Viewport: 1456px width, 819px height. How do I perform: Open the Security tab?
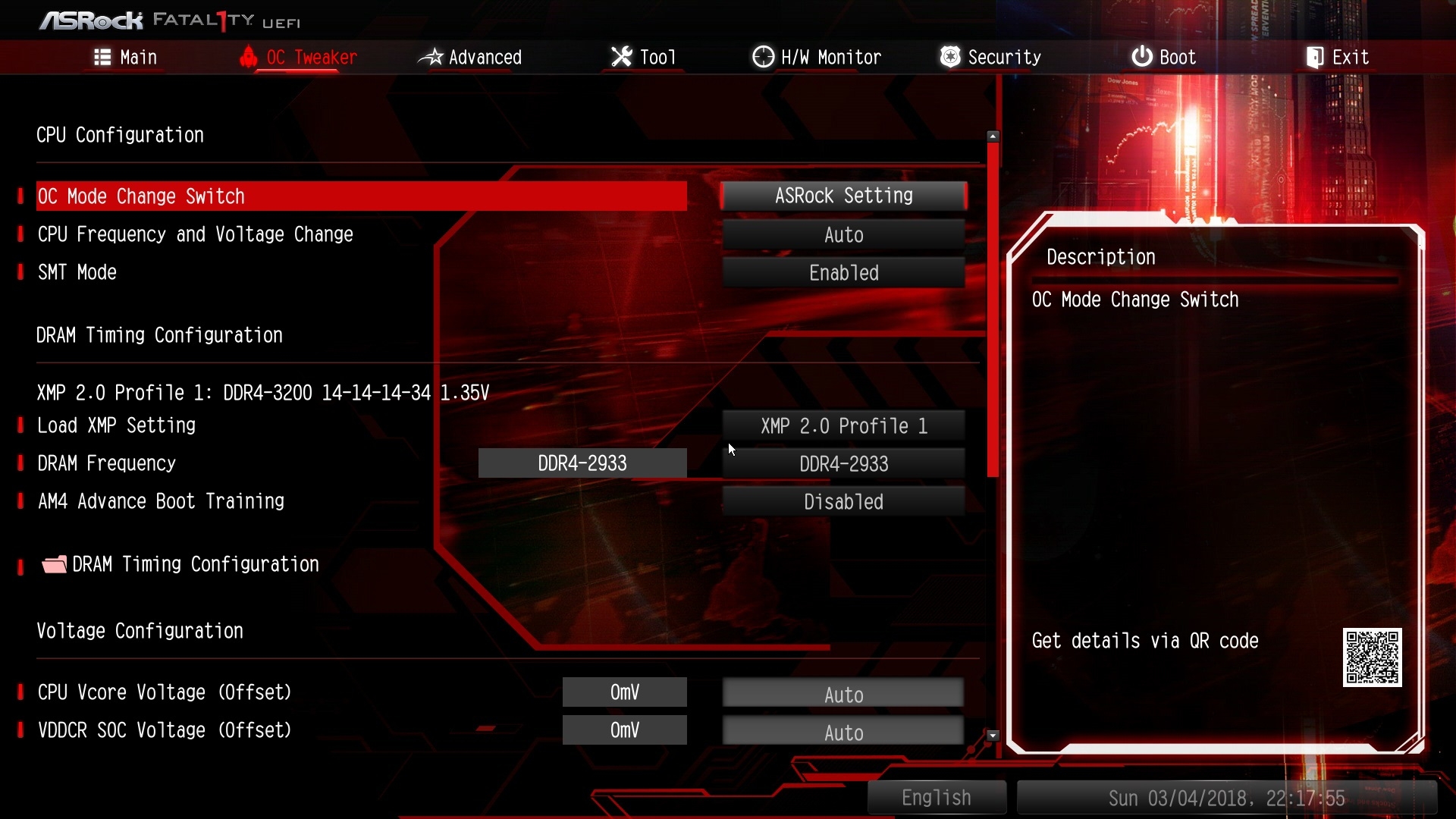(x=990, y=58)
